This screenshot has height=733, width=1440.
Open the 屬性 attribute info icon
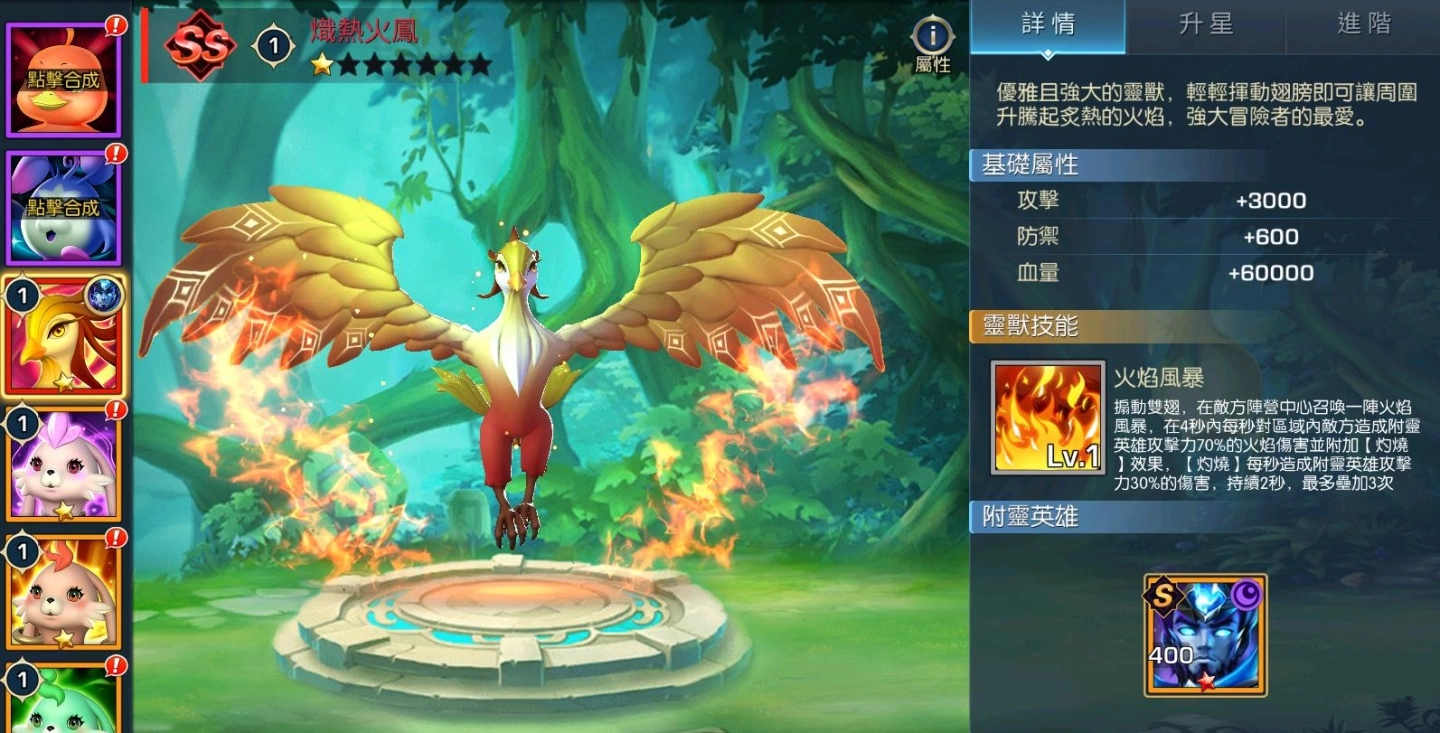[931, 38]
